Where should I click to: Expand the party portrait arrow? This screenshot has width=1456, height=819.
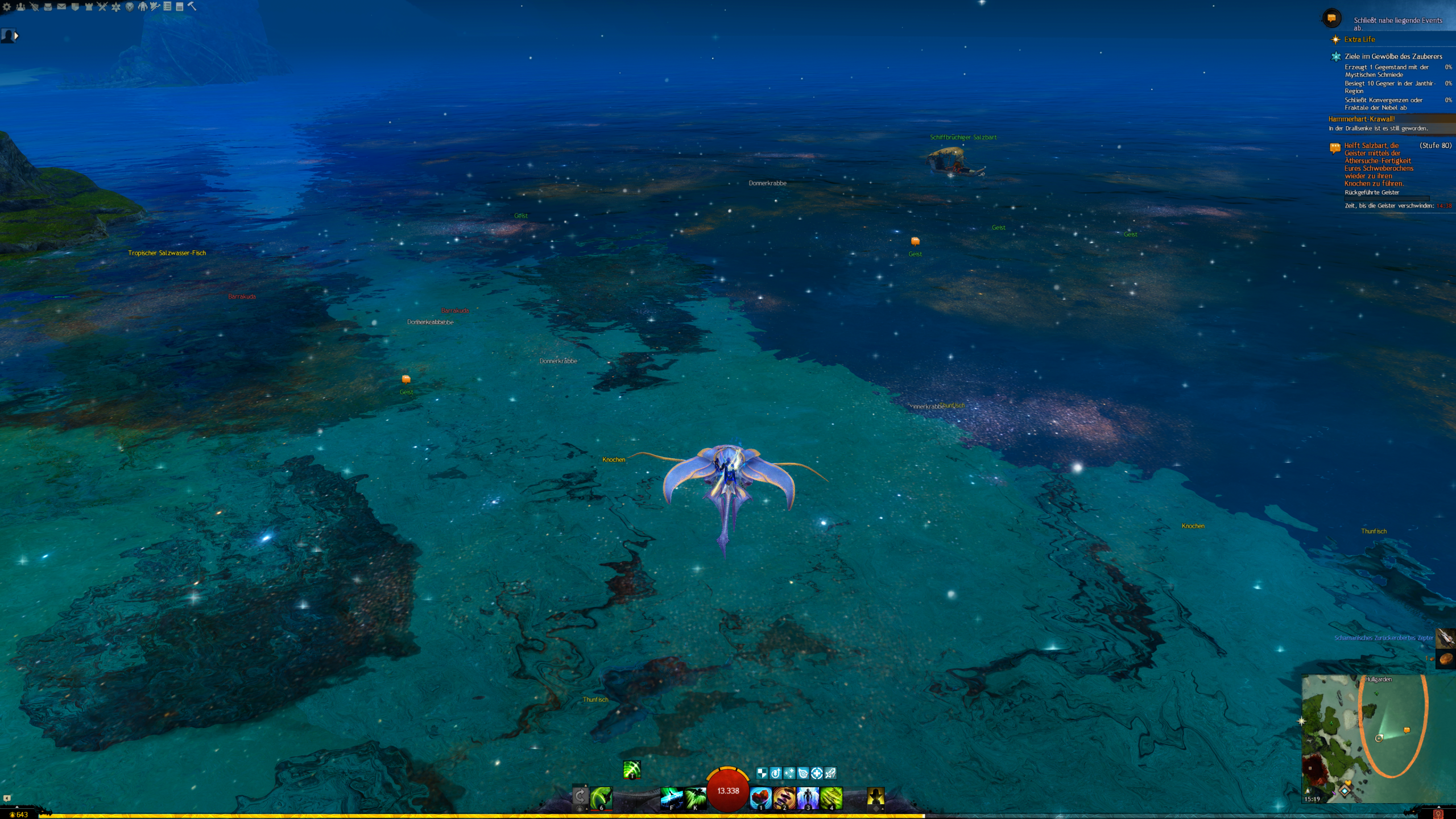pyautogui.click(x=16, y=36)
